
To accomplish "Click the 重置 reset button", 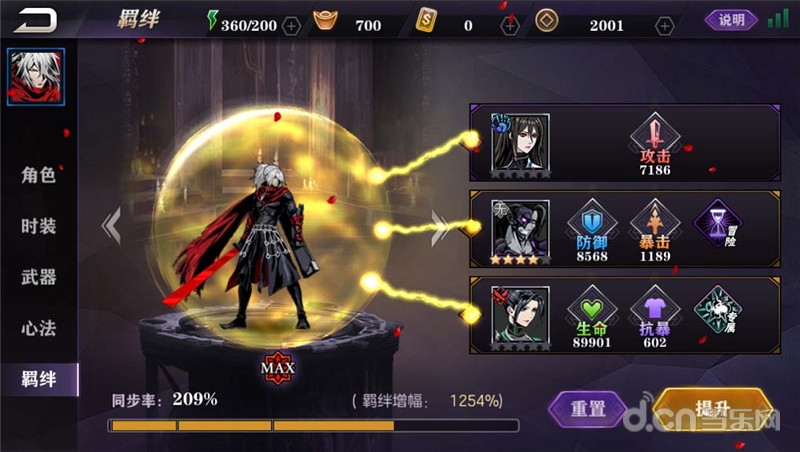I will [x=589, y=408].
